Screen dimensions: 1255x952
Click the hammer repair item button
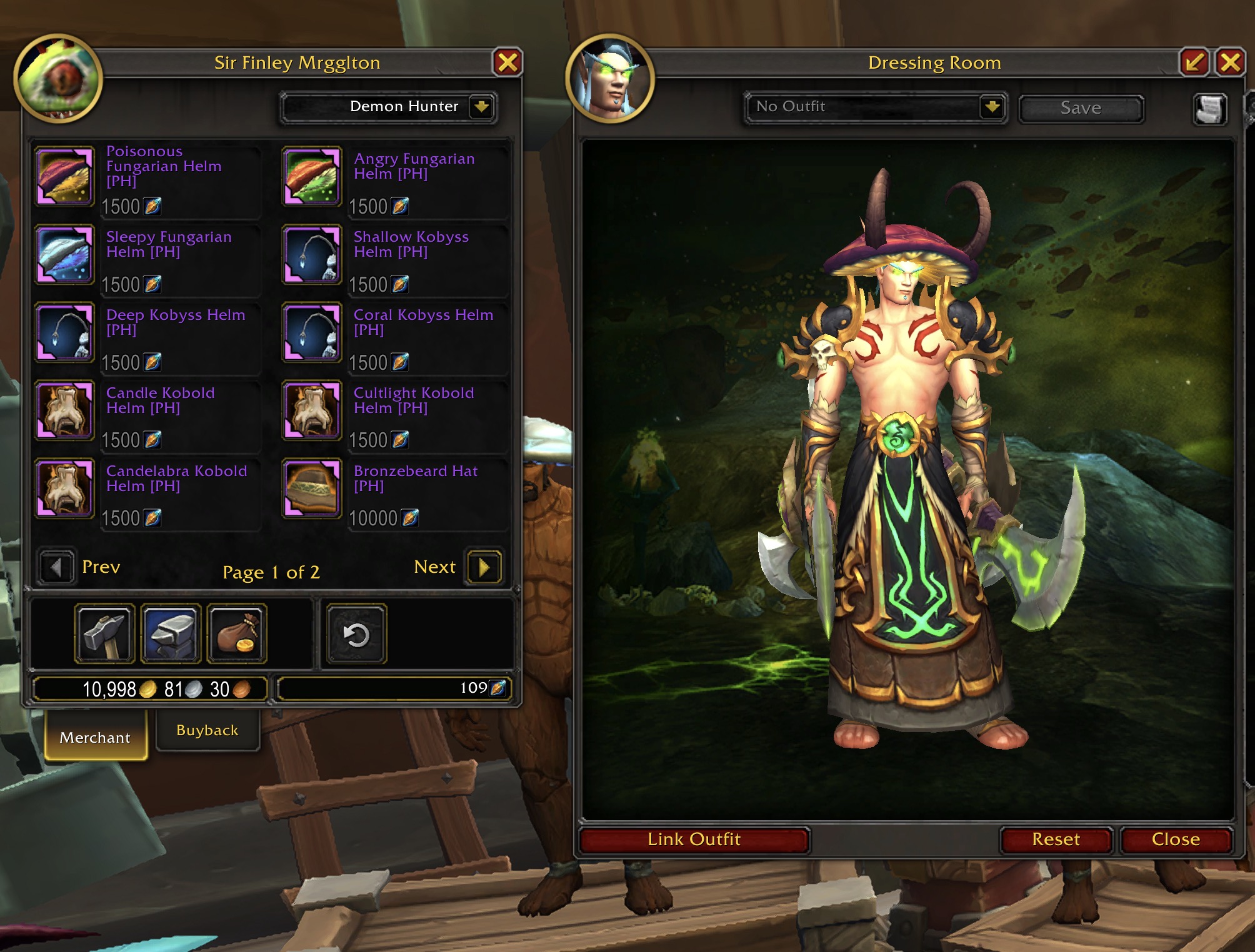[105, 633]
